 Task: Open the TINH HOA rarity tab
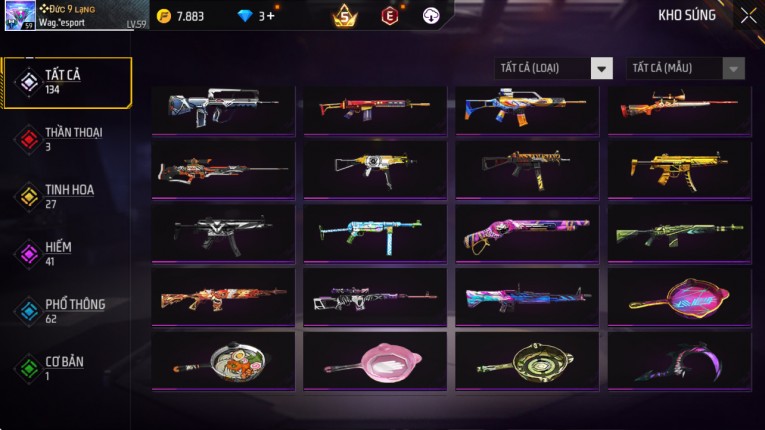point(67,196)
